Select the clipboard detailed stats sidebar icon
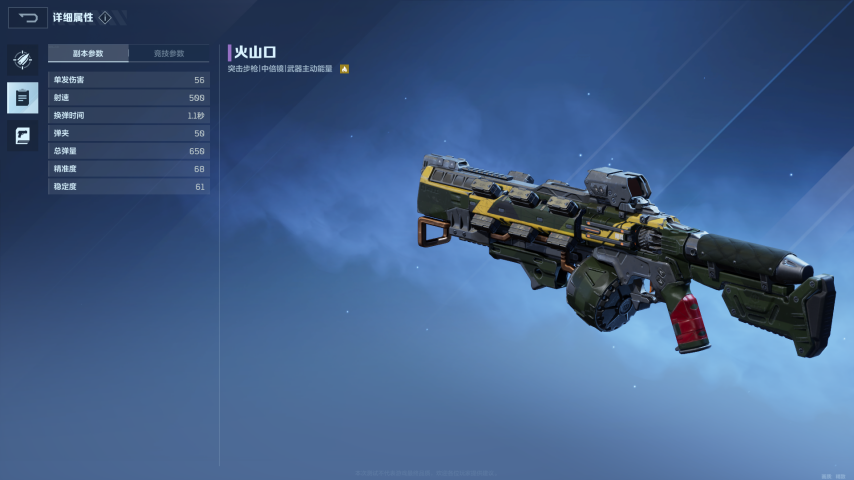 (x=22, y=97)
